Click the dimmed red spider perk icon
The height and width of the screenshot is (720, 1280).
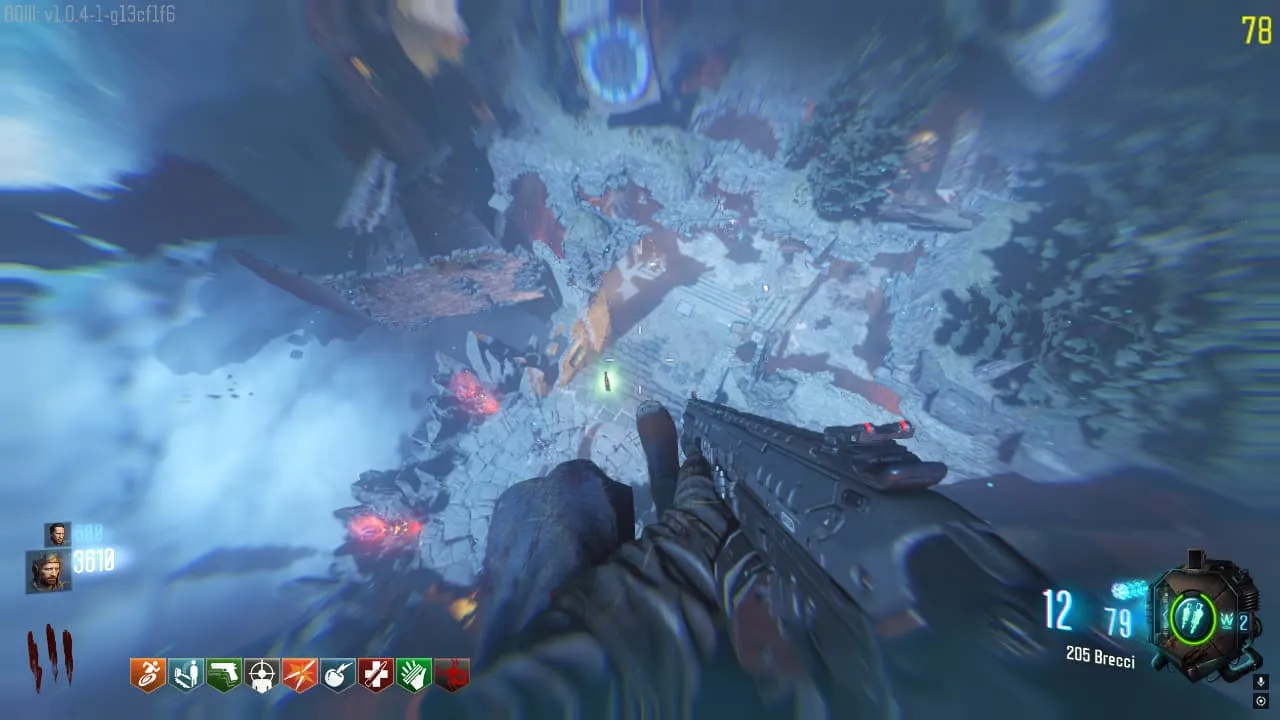click(x=452, y=675)
